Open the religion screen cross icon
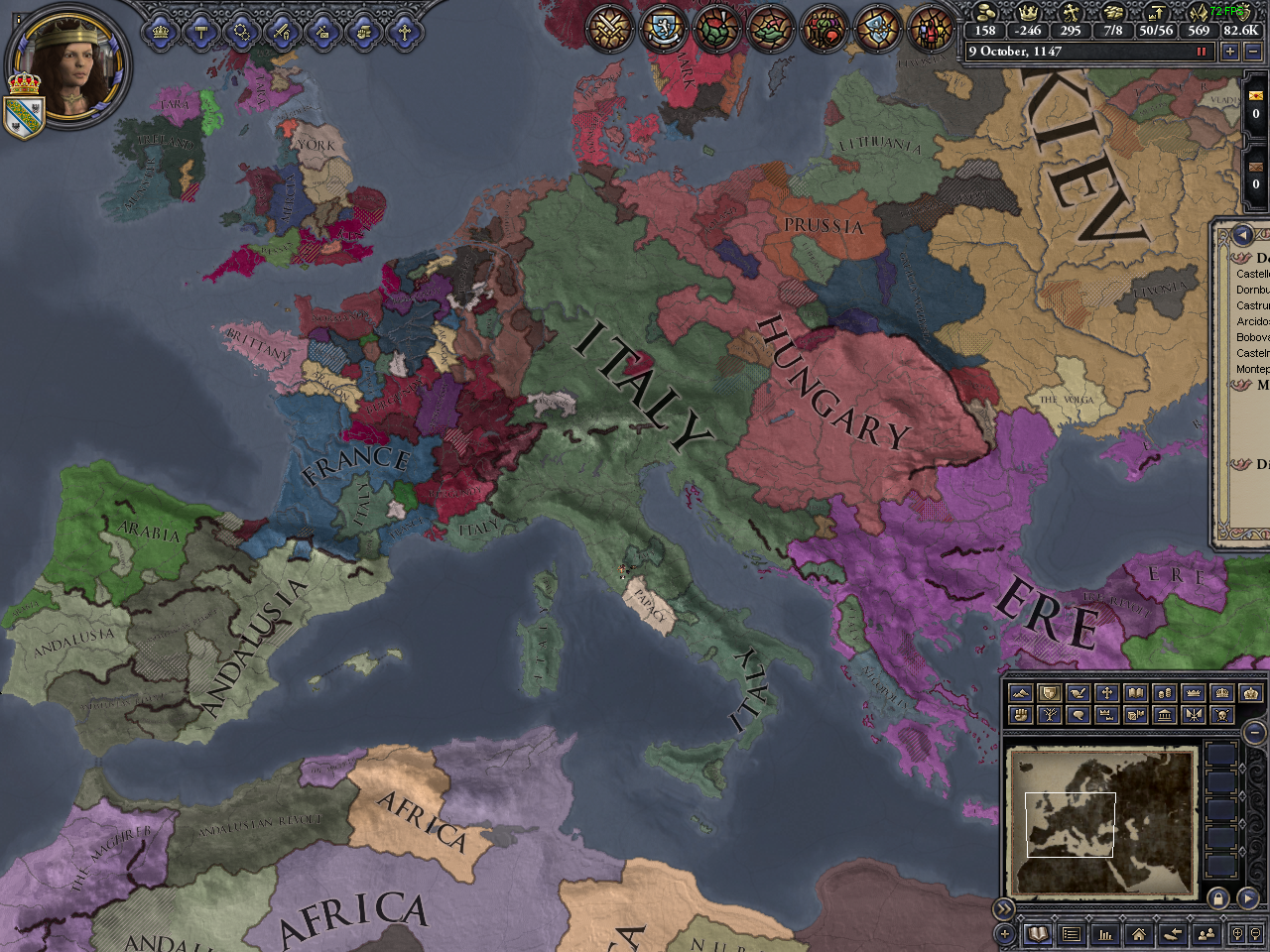1270x952 pixels. pos(406,31)
